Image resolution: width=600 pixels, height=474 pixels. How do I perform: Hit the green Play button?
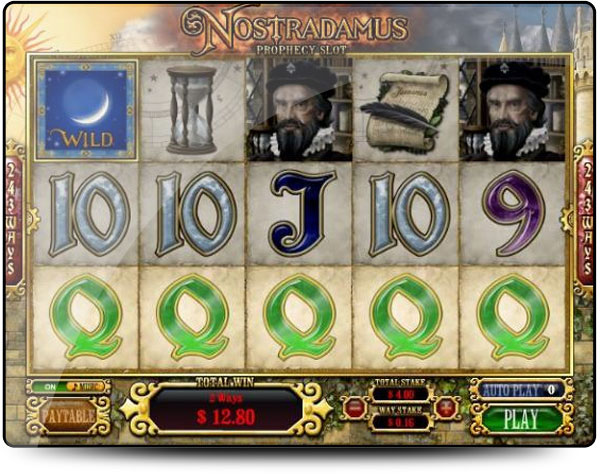coord(521,419)
